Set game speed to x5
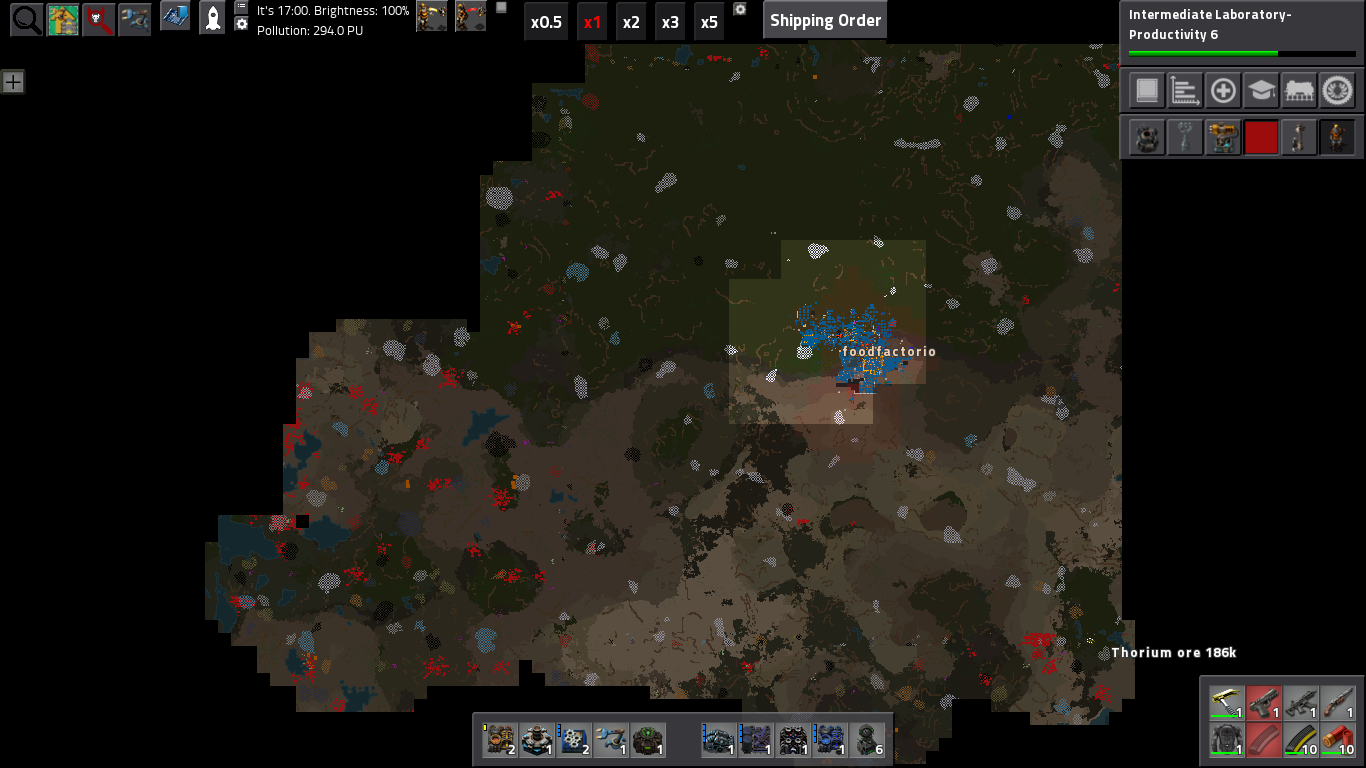 coord(709,21)
